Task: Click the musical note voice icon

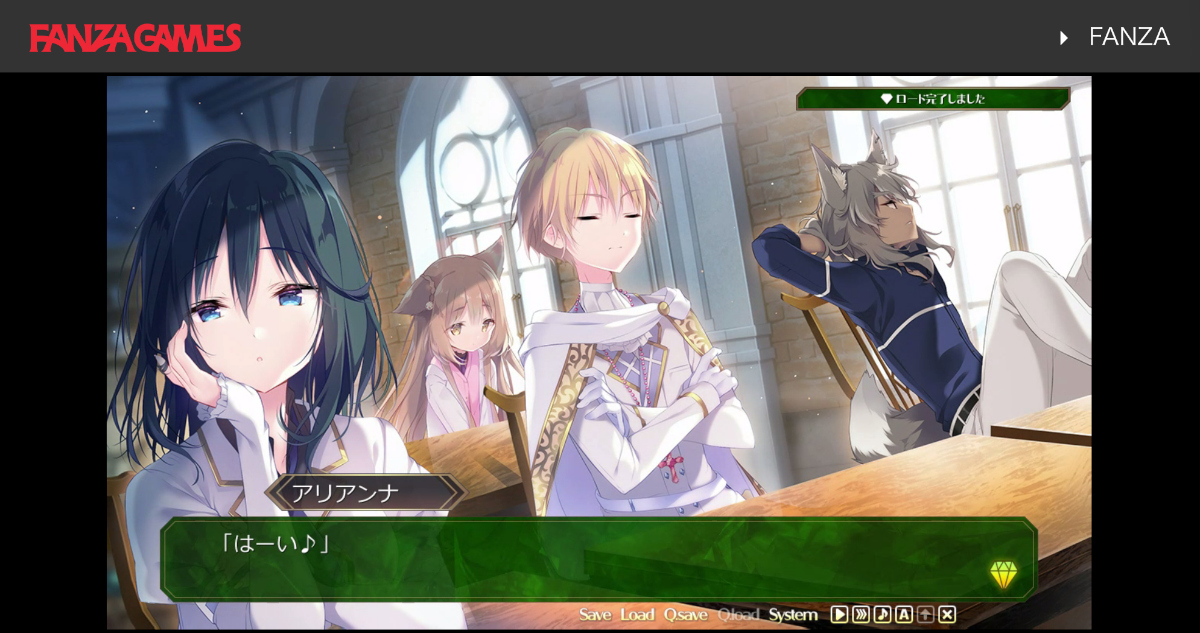Action: pyautogui.click(x=882, y=615)
